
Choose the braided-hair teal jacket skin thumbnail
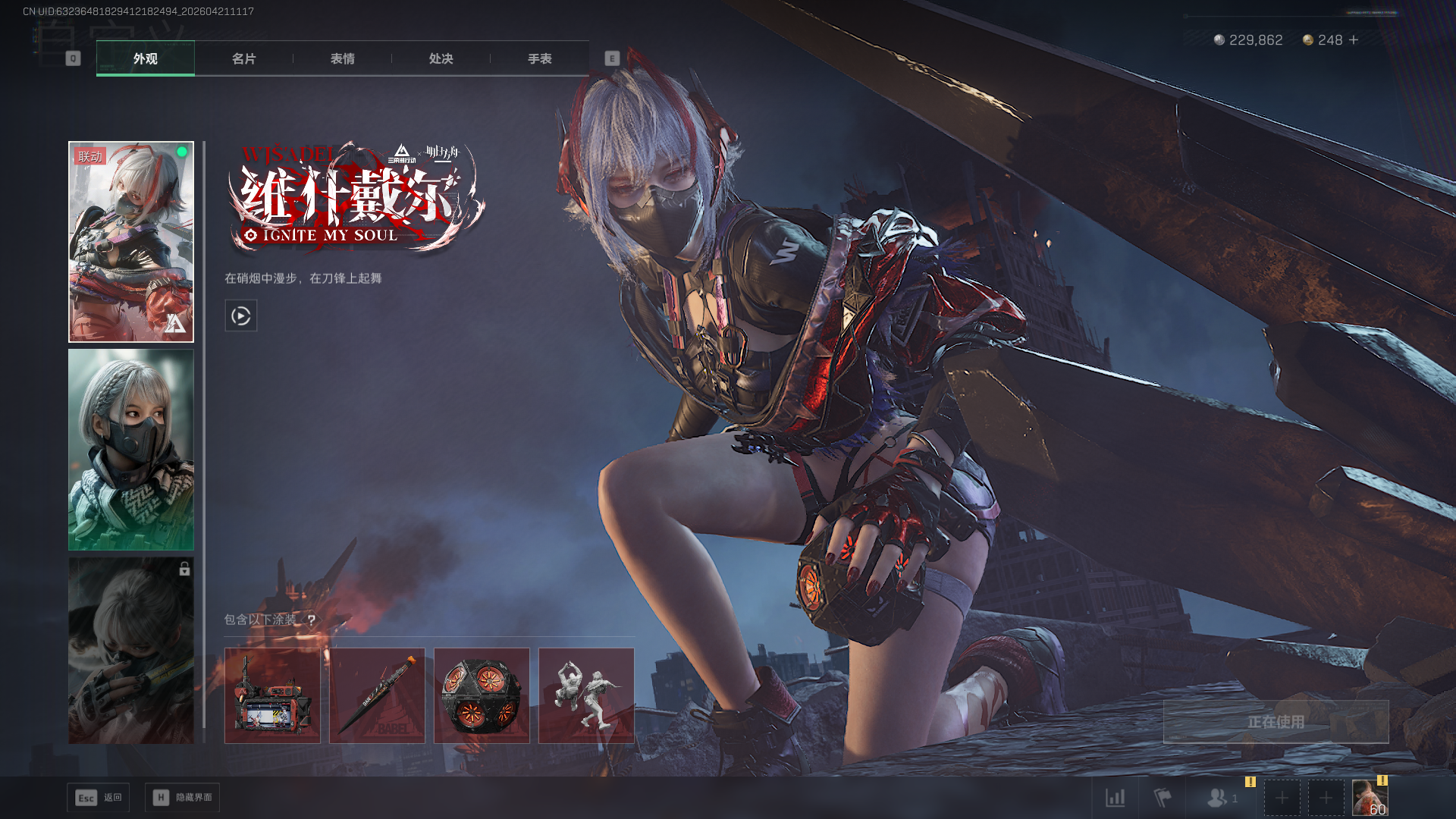tap(131, 450)
